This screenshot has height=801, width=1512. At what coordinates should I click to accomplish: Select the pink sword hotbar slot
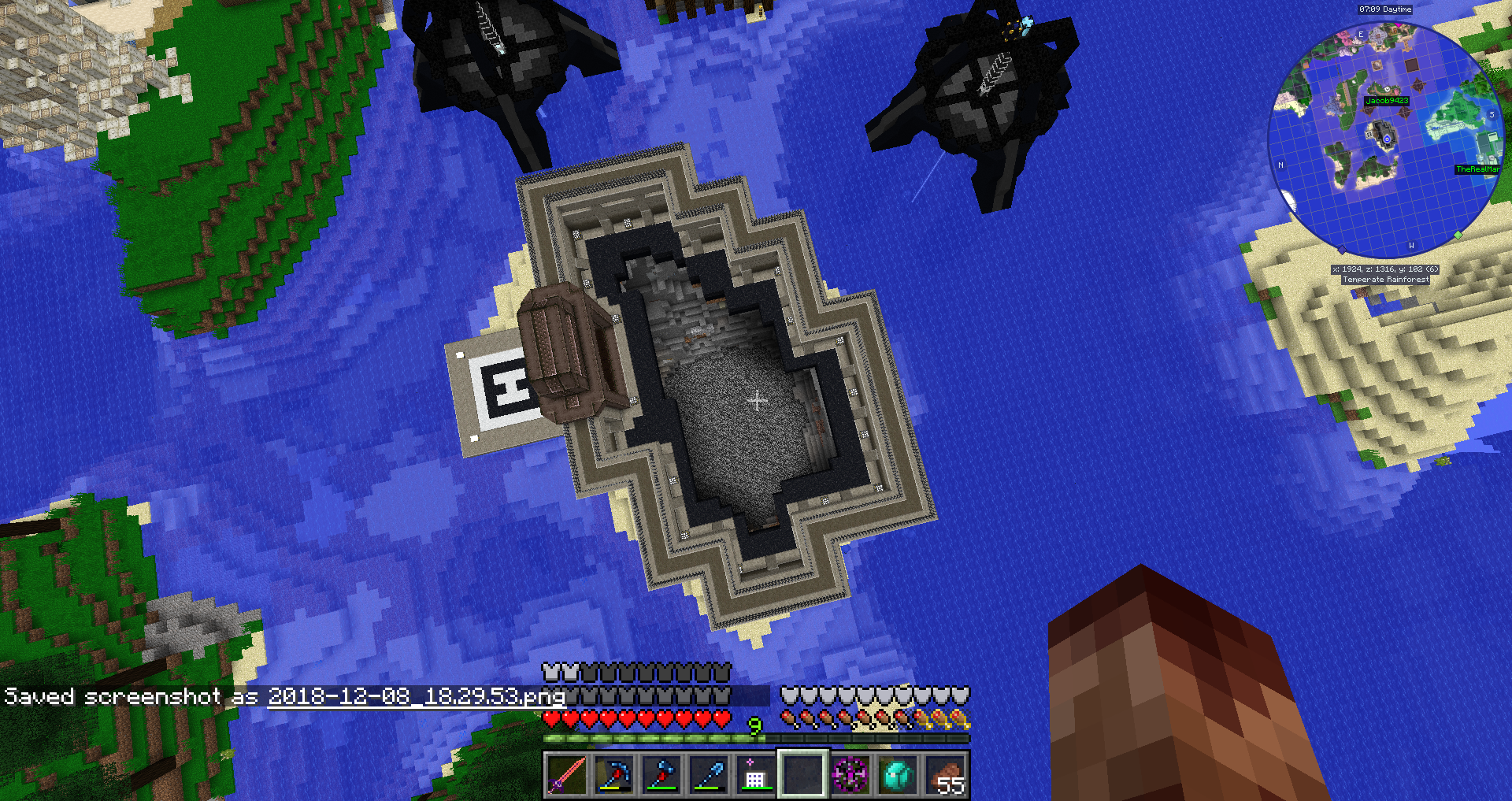(566, 775)
